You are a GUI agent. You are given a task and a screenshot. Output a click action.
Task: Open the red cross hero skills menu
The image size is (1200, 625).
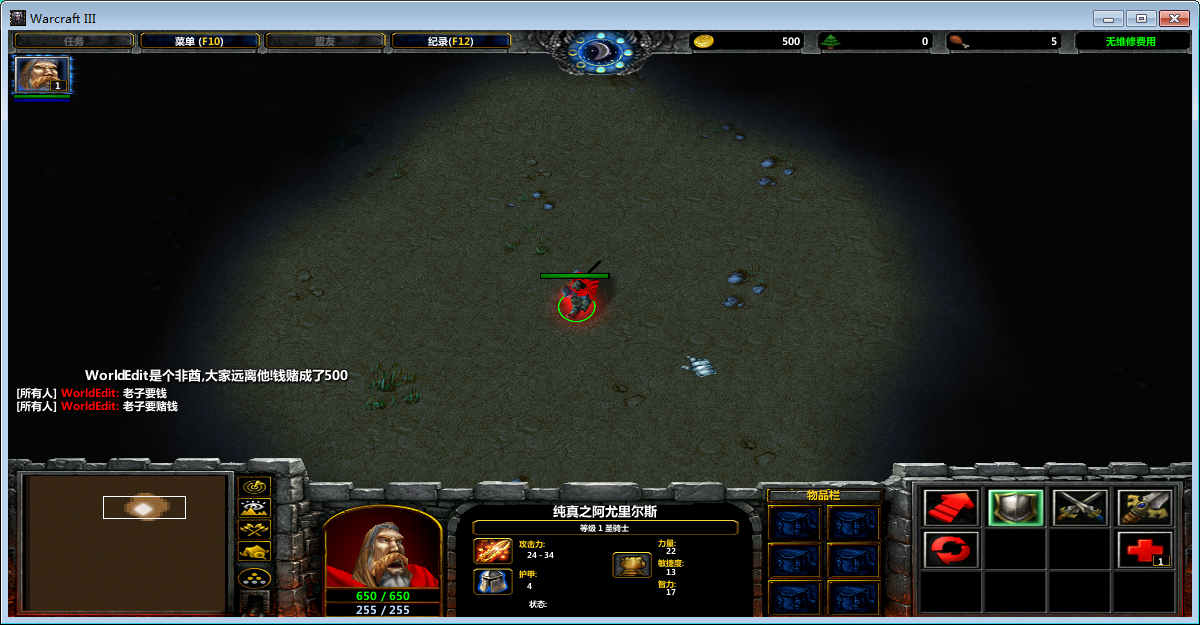1144,550
